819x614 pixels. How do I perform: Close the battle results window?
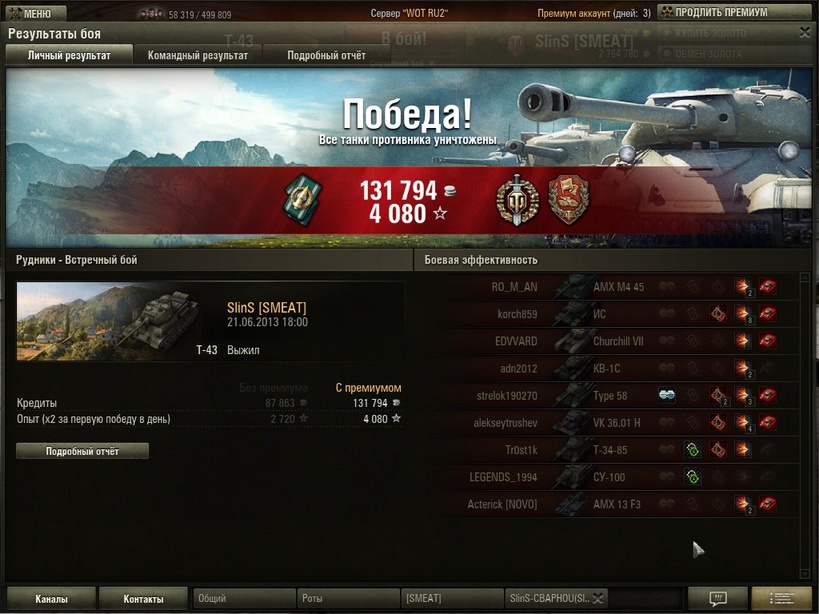tap(805, 33)
